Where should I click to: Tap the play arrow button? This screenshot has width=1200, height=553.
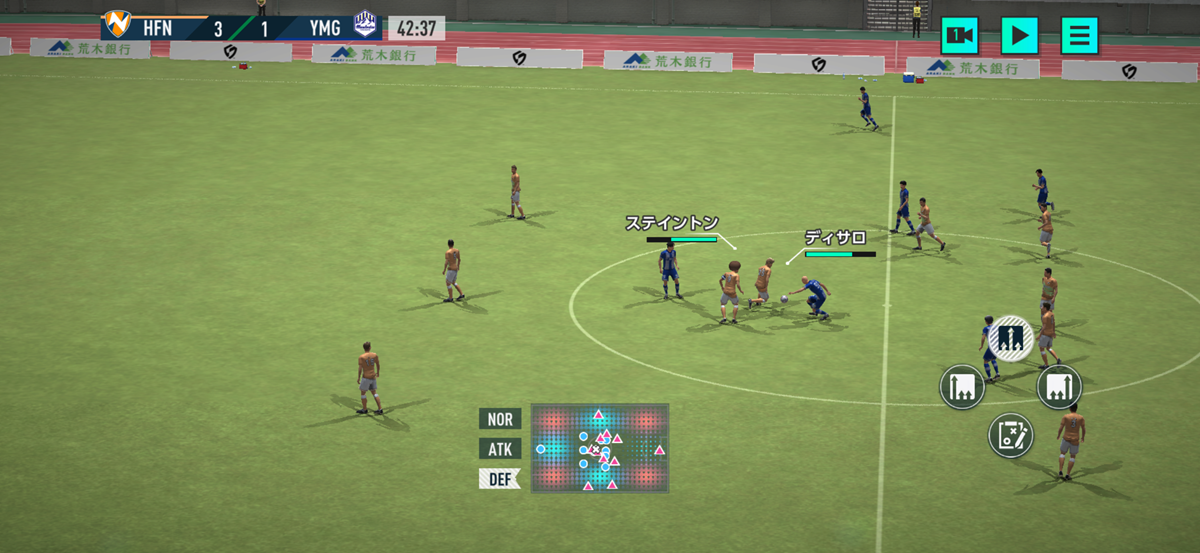(x=1019, y=36)
